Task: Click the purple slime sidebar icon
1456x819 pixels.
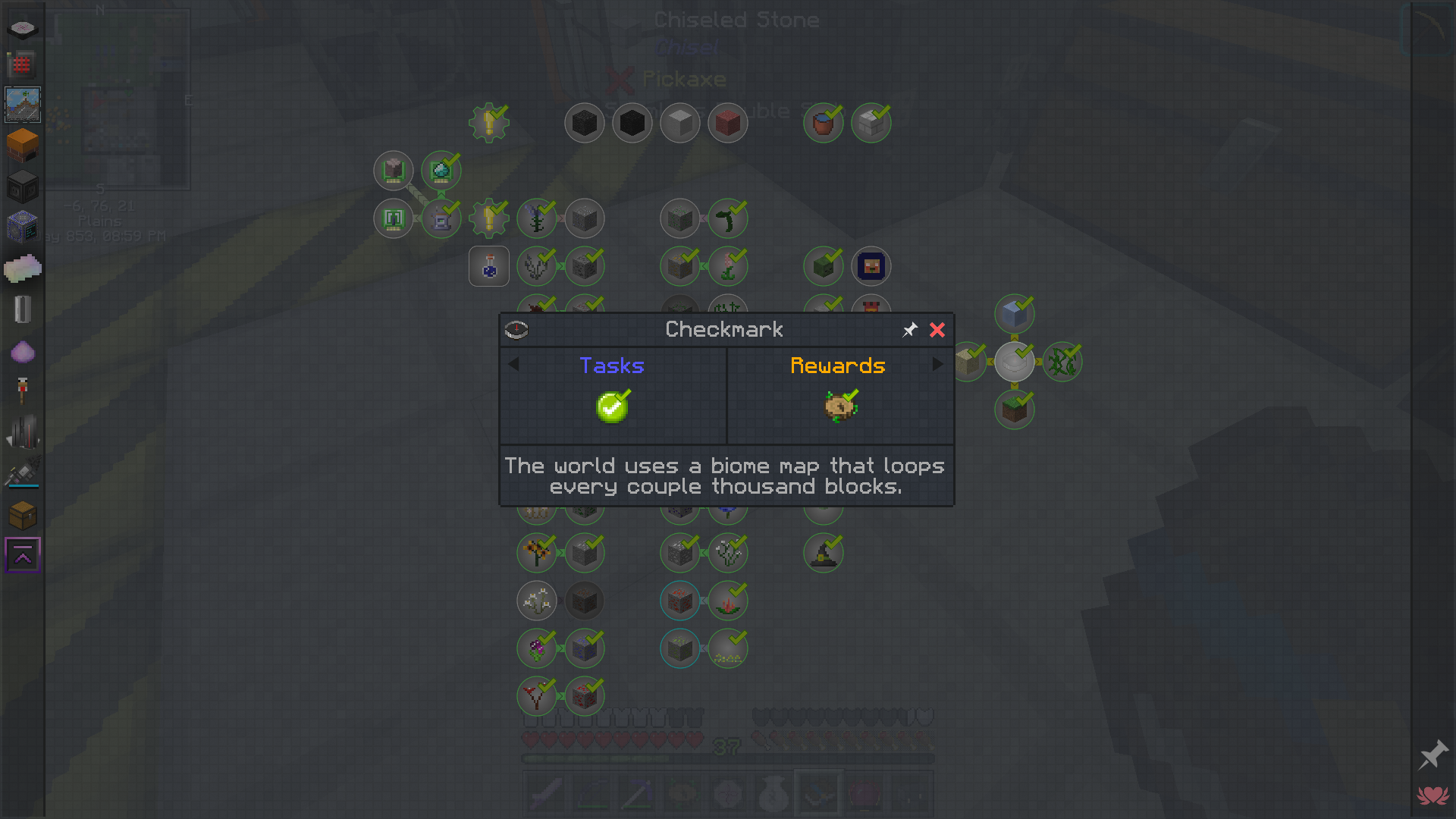Action: (23, 351)
